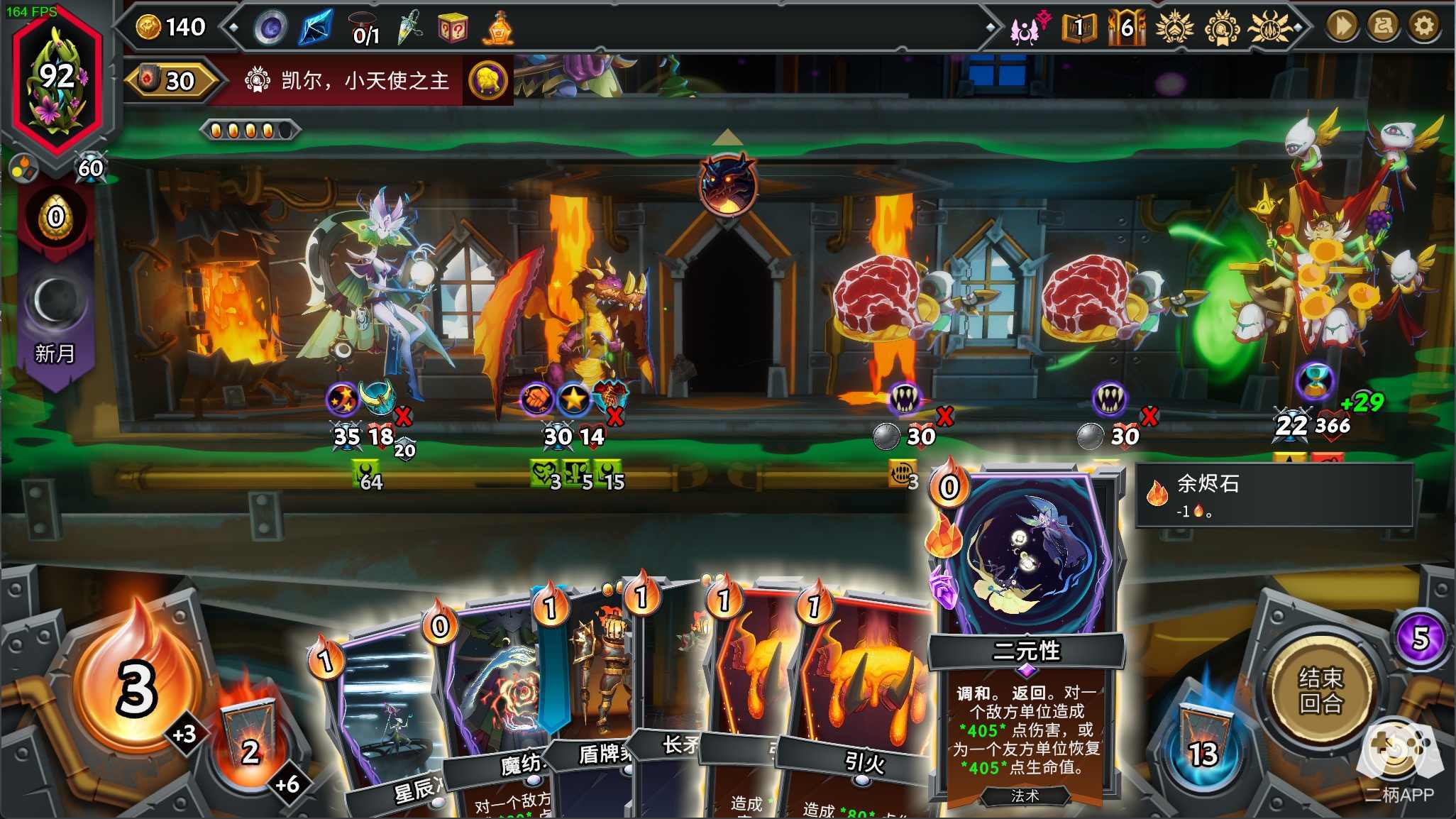View the discard pile showing 2
Screen dimensions: 1456x819
(248, 742)
